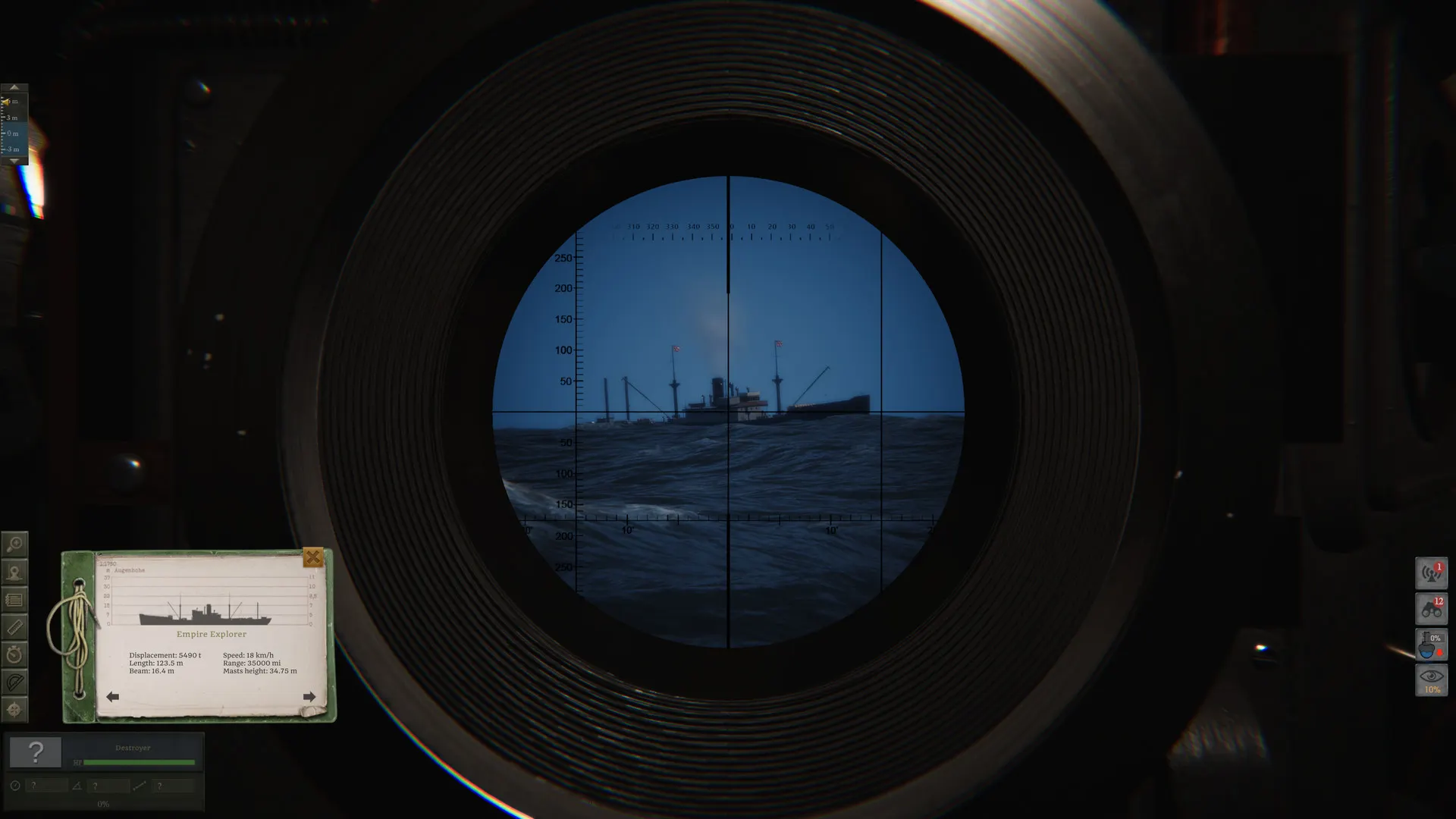The image size is (1456, 819).
Task: Raise depth setting with up arrow
Action: (14, 87)
